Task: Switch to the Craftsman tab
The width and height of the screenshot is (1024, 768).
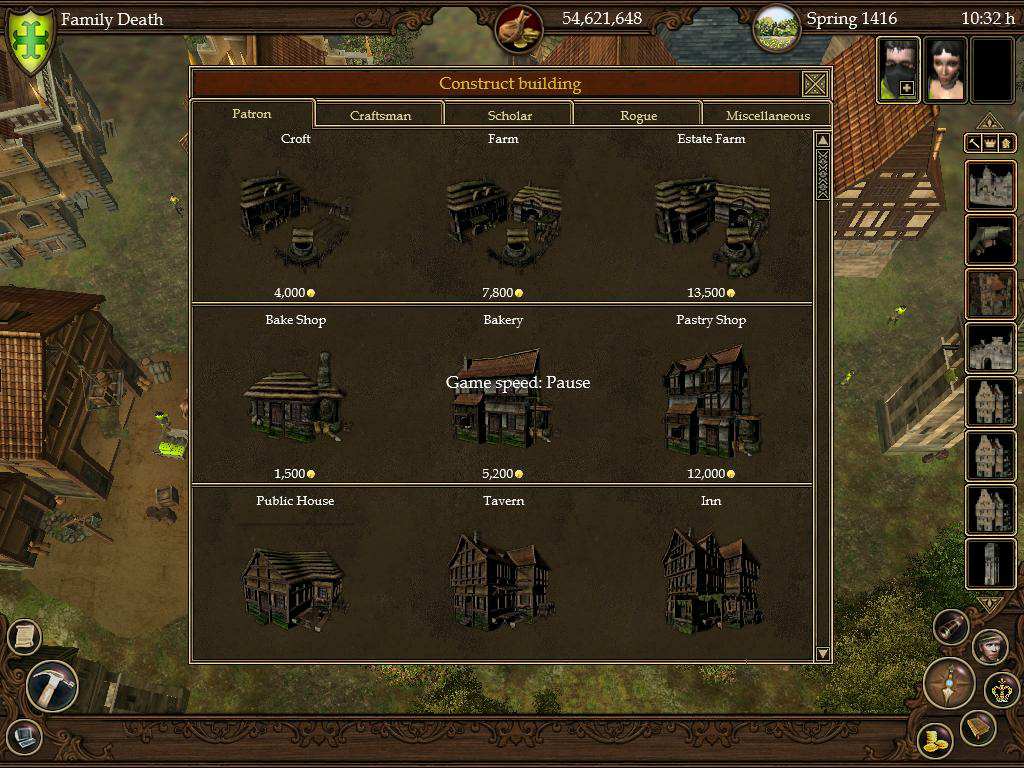Action: tap(380, 115)
